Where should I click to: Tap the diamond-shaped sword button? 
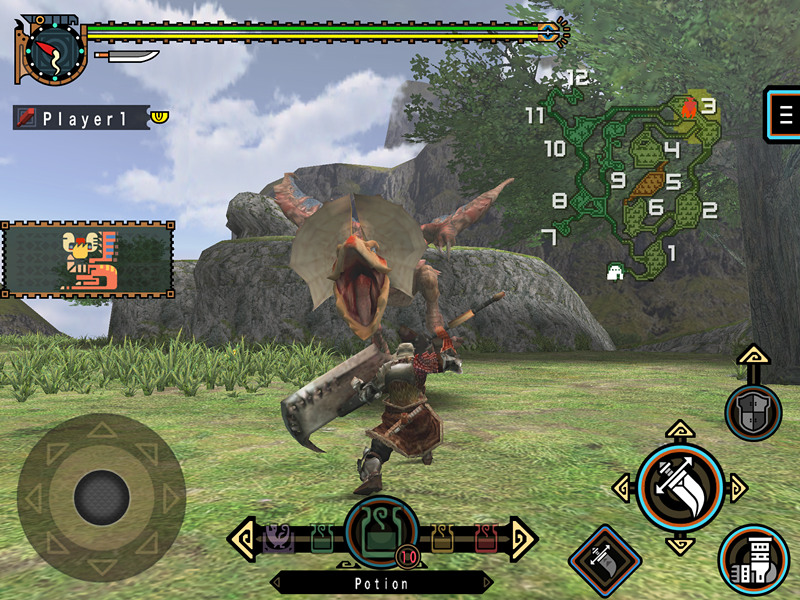[605, 559]
